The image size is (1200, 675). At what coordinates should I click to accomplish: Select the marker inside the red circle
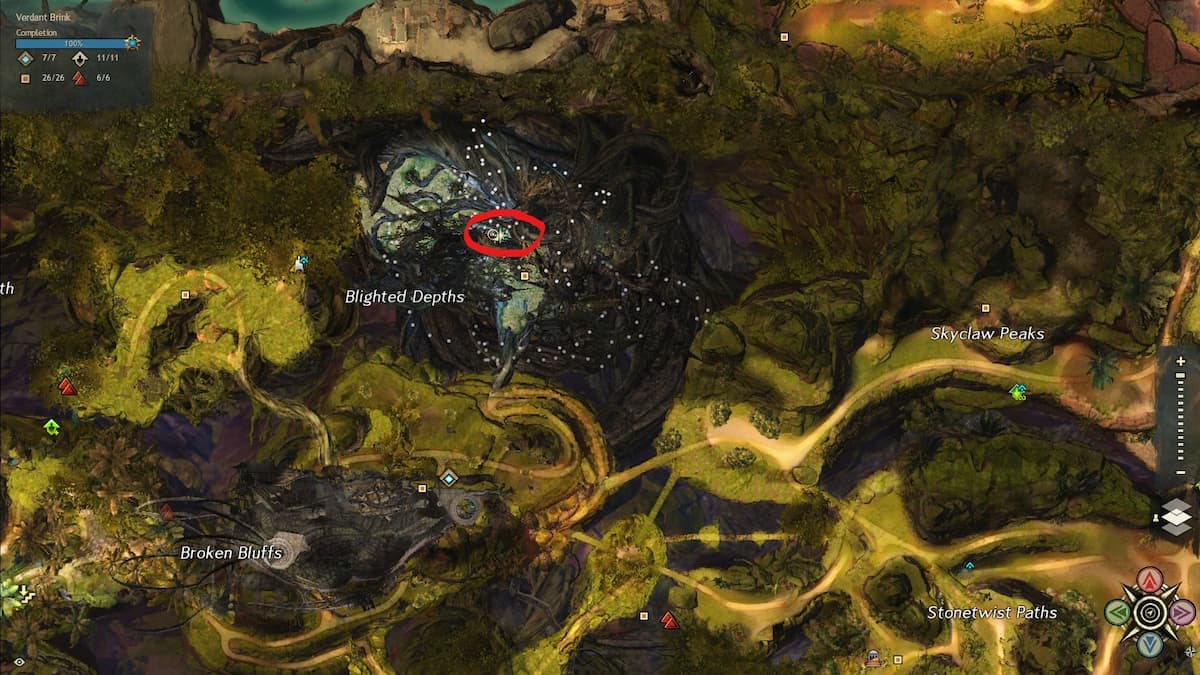tap(494, 235)
